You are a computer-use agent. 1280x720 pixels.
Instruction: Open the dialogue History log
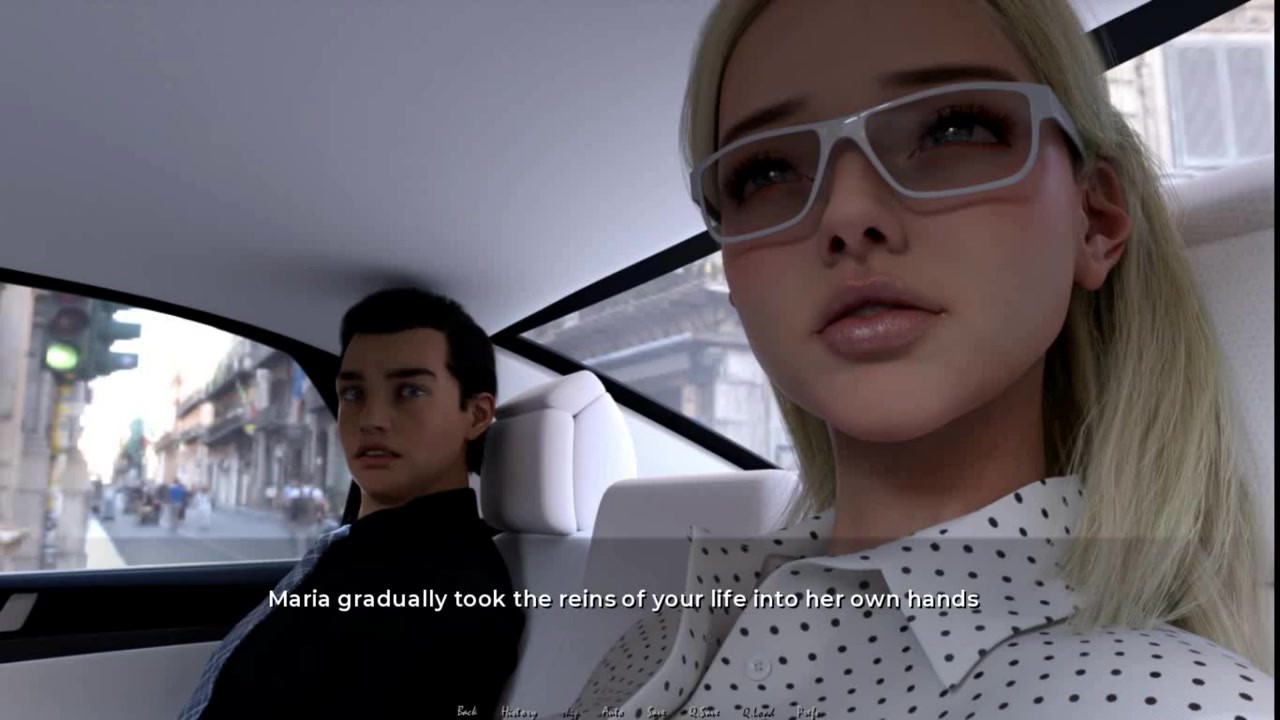pyautogui.click(x=518, y=712)
